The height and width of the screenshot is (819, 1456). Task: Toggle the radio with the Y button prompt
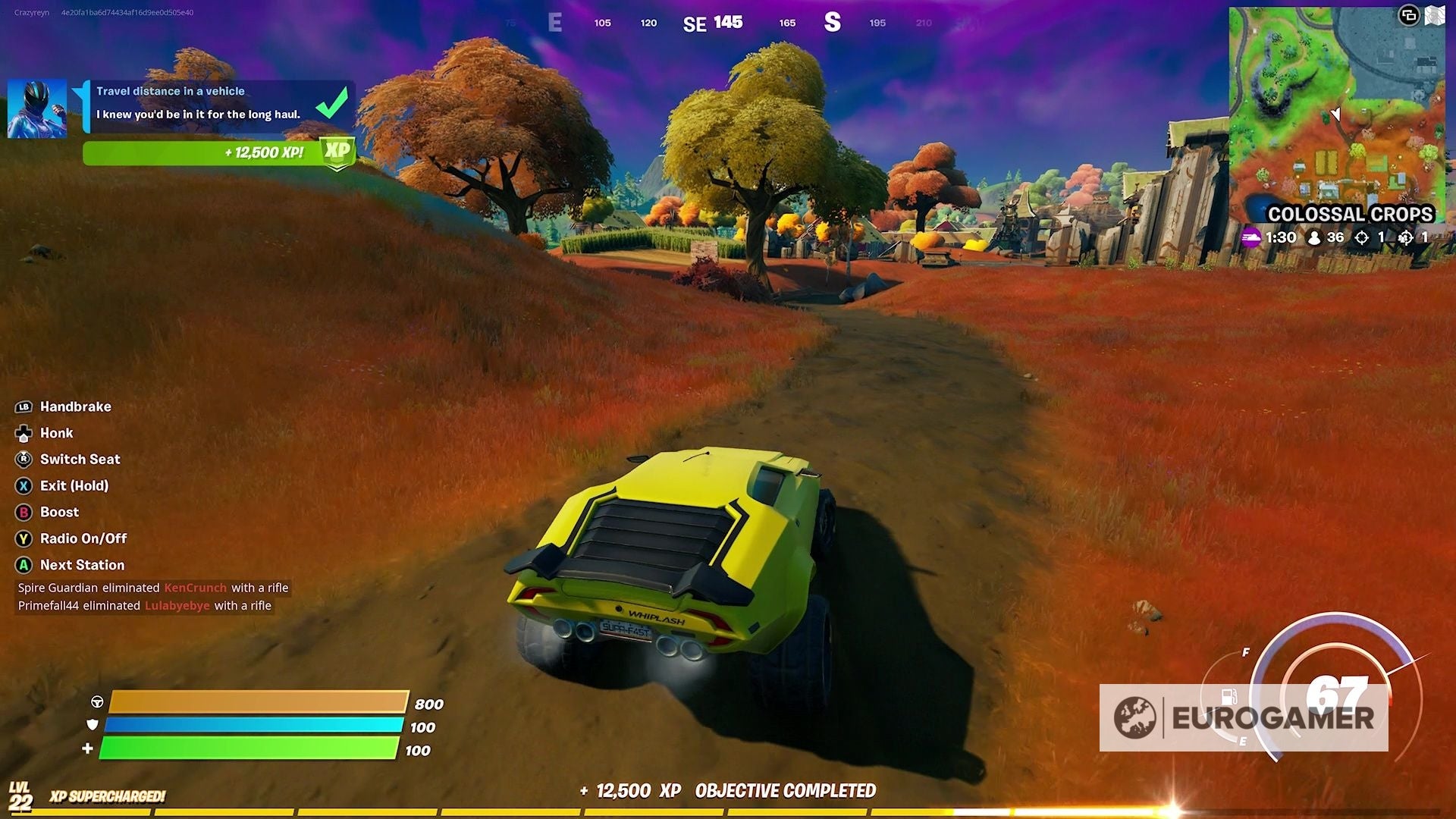[23, 538]
